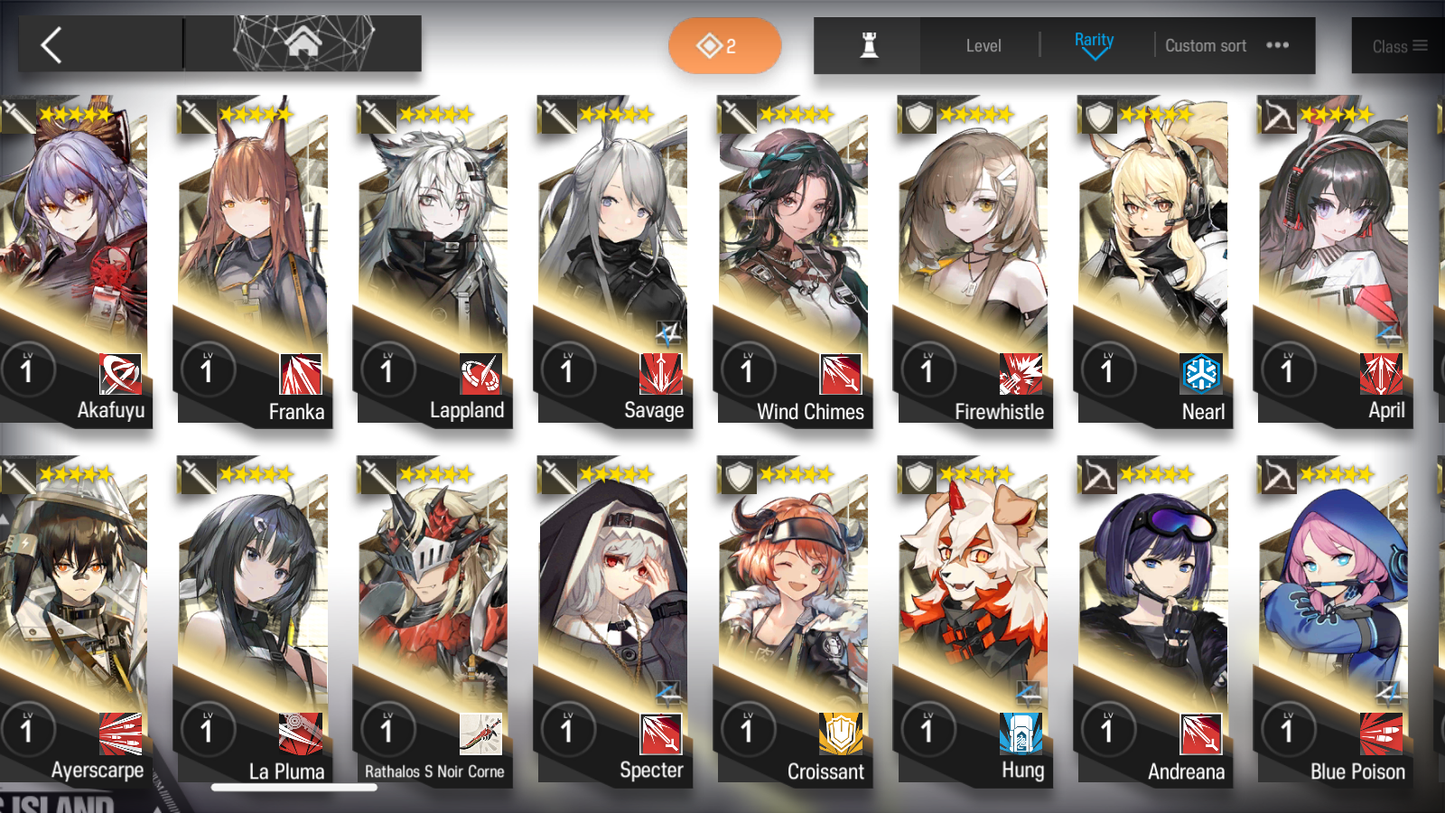Open extra sort options via the ellipsis
Screen dimensions: 1445x813
(x=1277, y=45)
